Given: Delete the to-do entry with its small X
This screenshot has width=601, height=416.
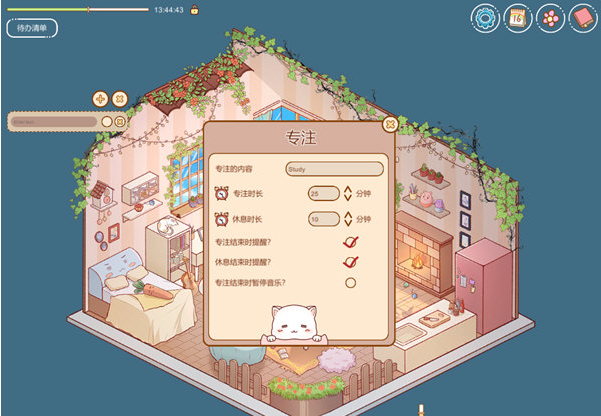Looking at the screenshot, I should [x=120, y=121].
